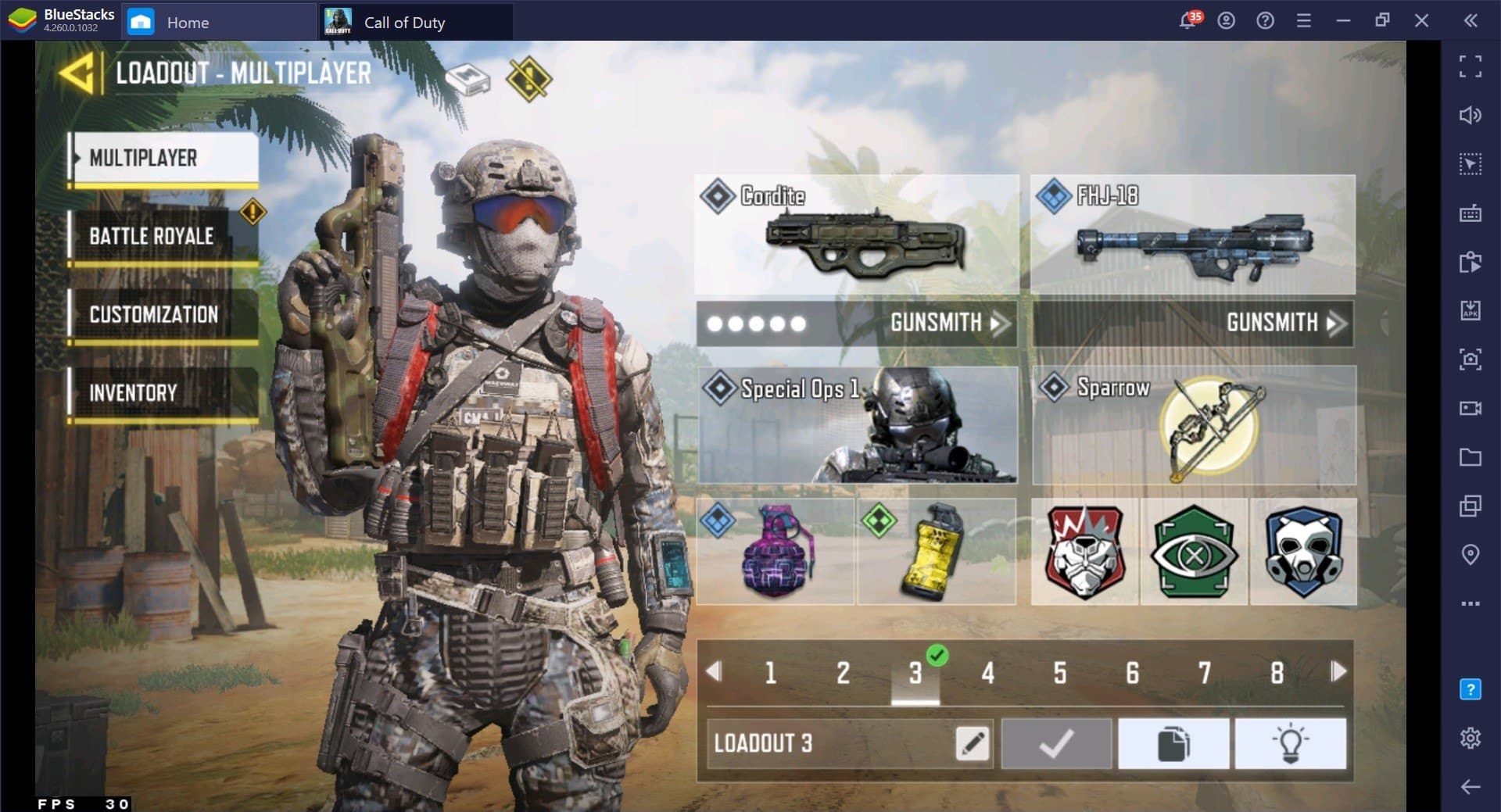Choose the Special Ops 1 soldier slot
The width and height of the screenshot is (1501, 812).
(858, 425)
